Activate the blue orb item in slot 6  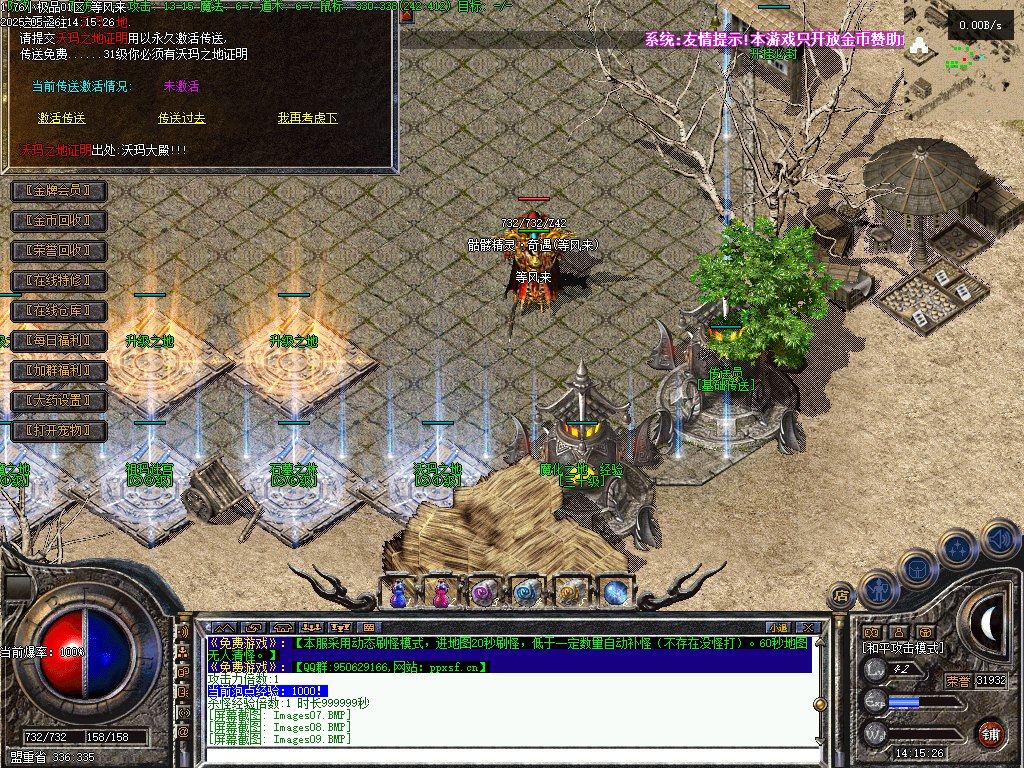pos(614,593)
